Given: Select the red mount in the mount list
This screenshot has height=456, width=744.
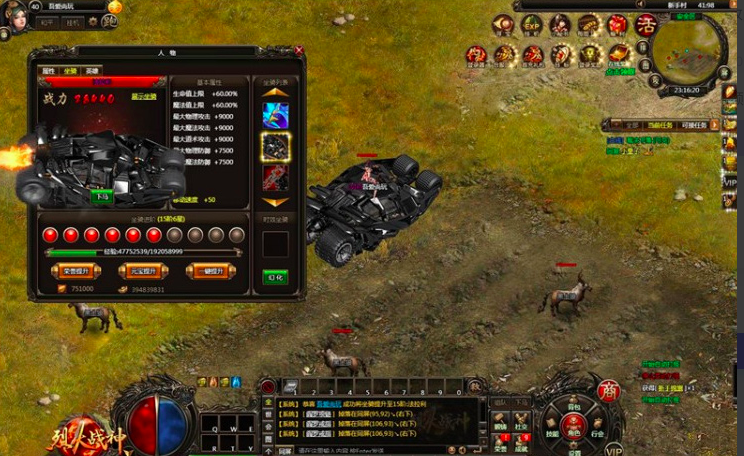Looking at the screenshot, I should coord(276,177).
